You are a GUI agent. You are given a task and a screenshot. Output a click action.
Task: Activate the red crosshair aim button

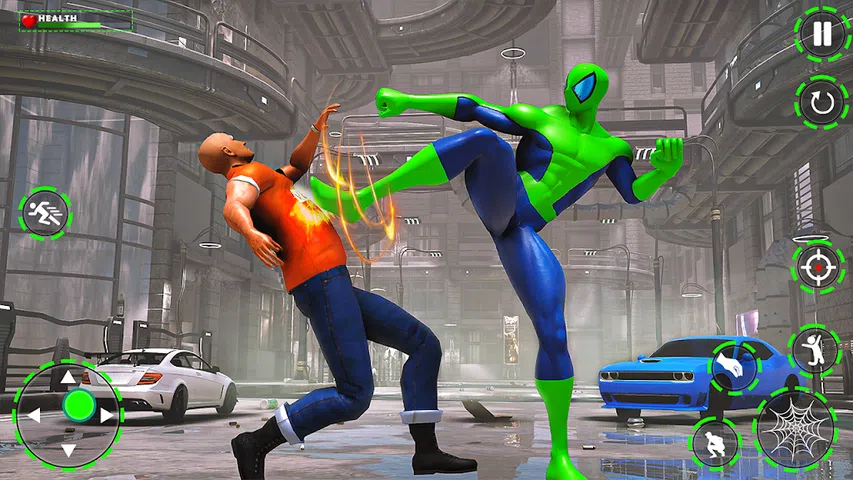tap(817, 268)
